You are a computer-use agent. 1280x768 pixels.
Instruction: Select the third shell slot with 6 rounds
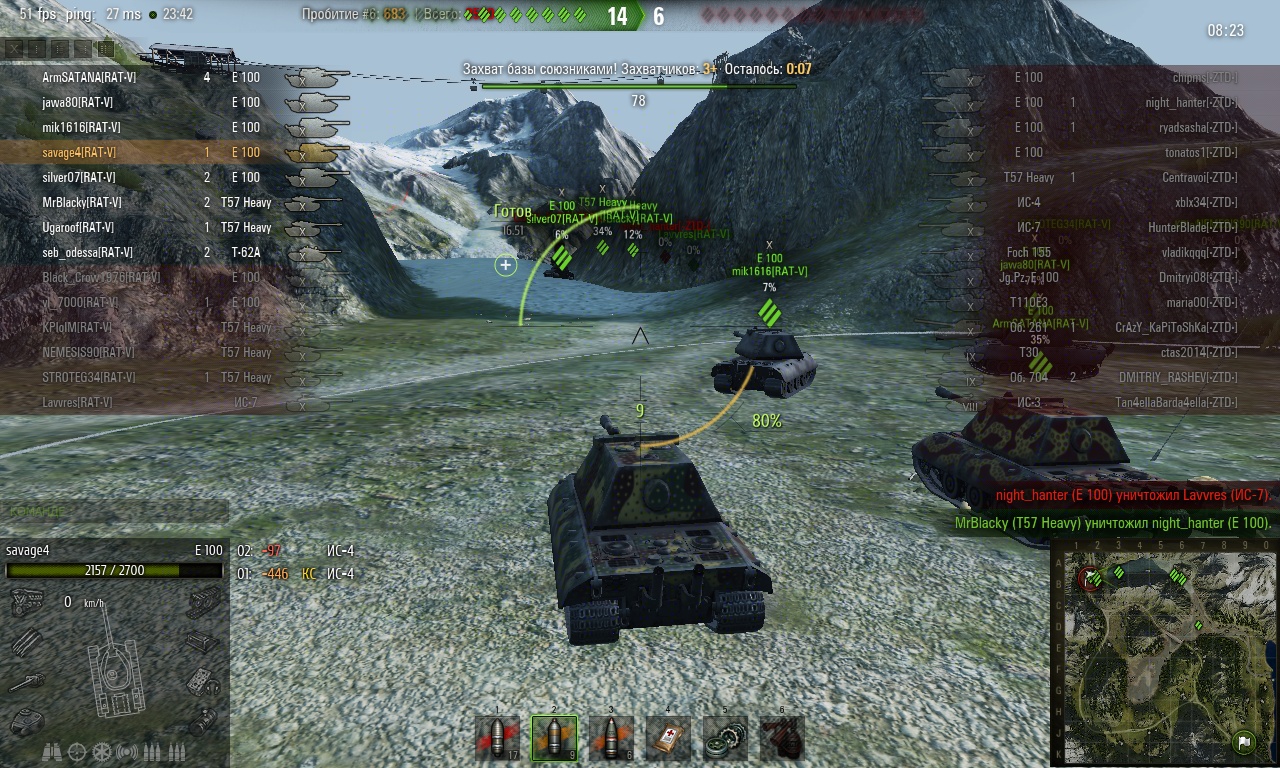611,738
